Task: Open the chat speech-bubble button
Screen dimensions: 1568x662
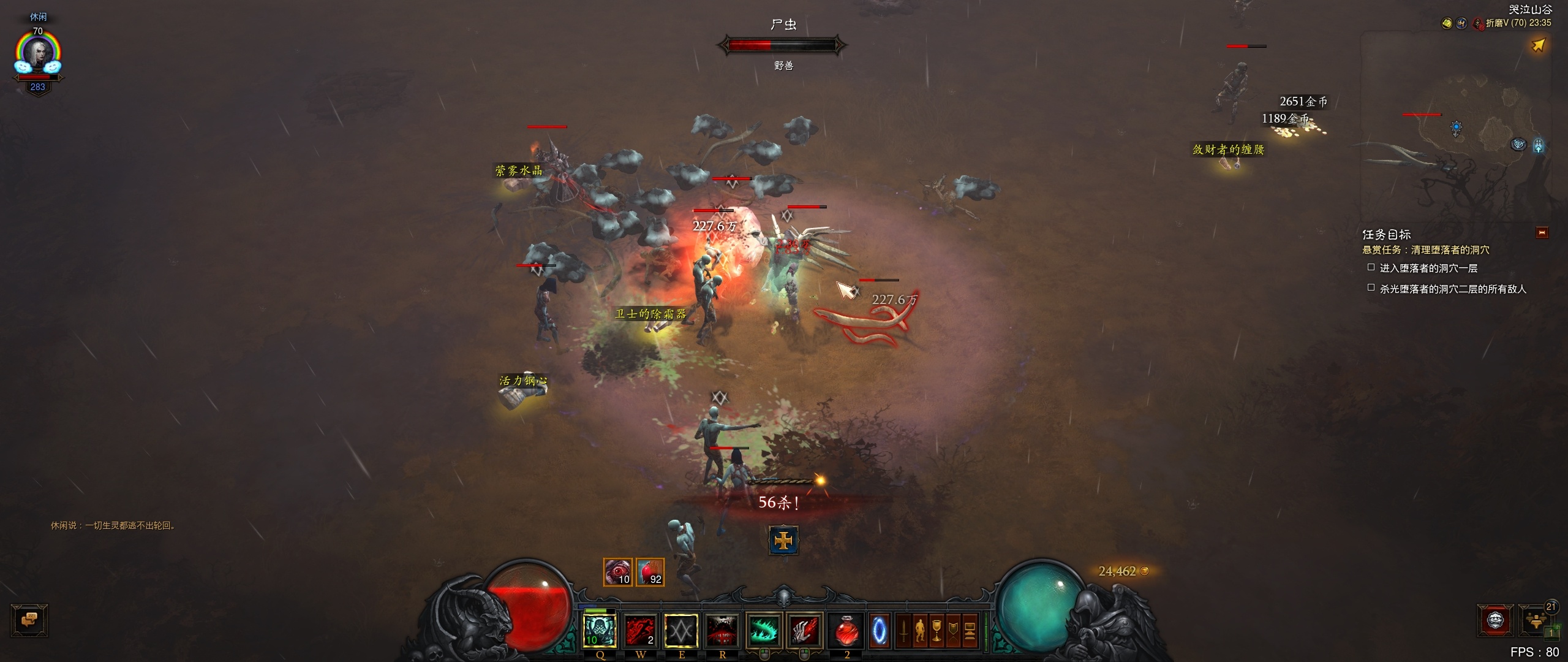Action: point(29,620)
